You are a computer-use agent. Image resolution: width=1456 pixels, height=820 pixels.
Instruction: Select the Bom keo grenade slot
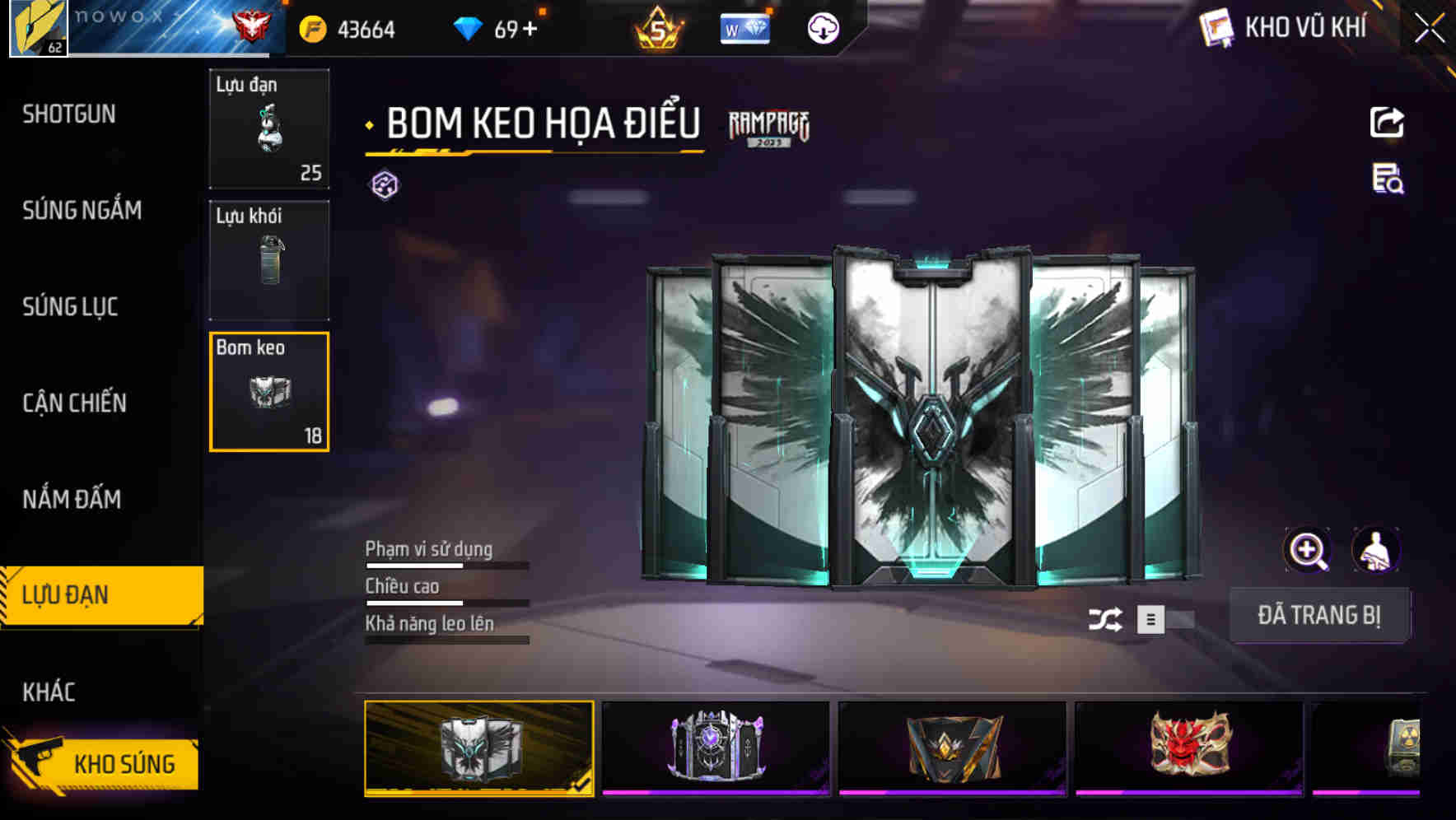[x=268, y=391]
